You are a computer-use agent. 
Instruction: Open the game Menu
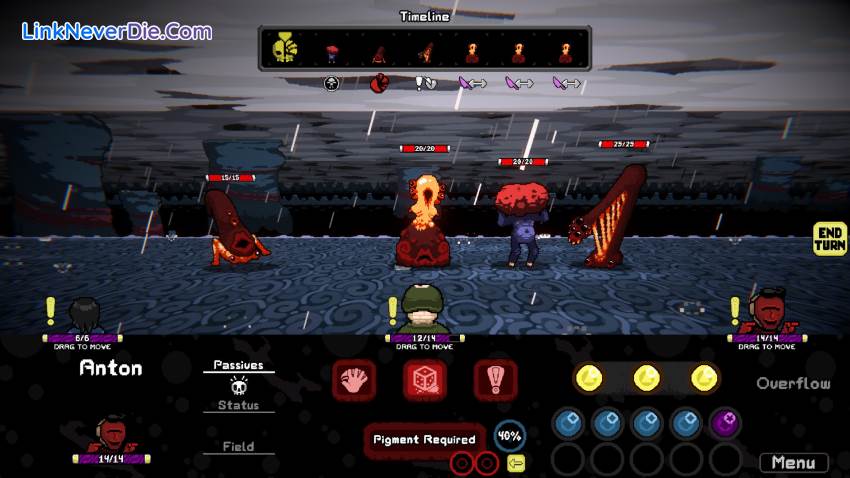click(793, 462)
